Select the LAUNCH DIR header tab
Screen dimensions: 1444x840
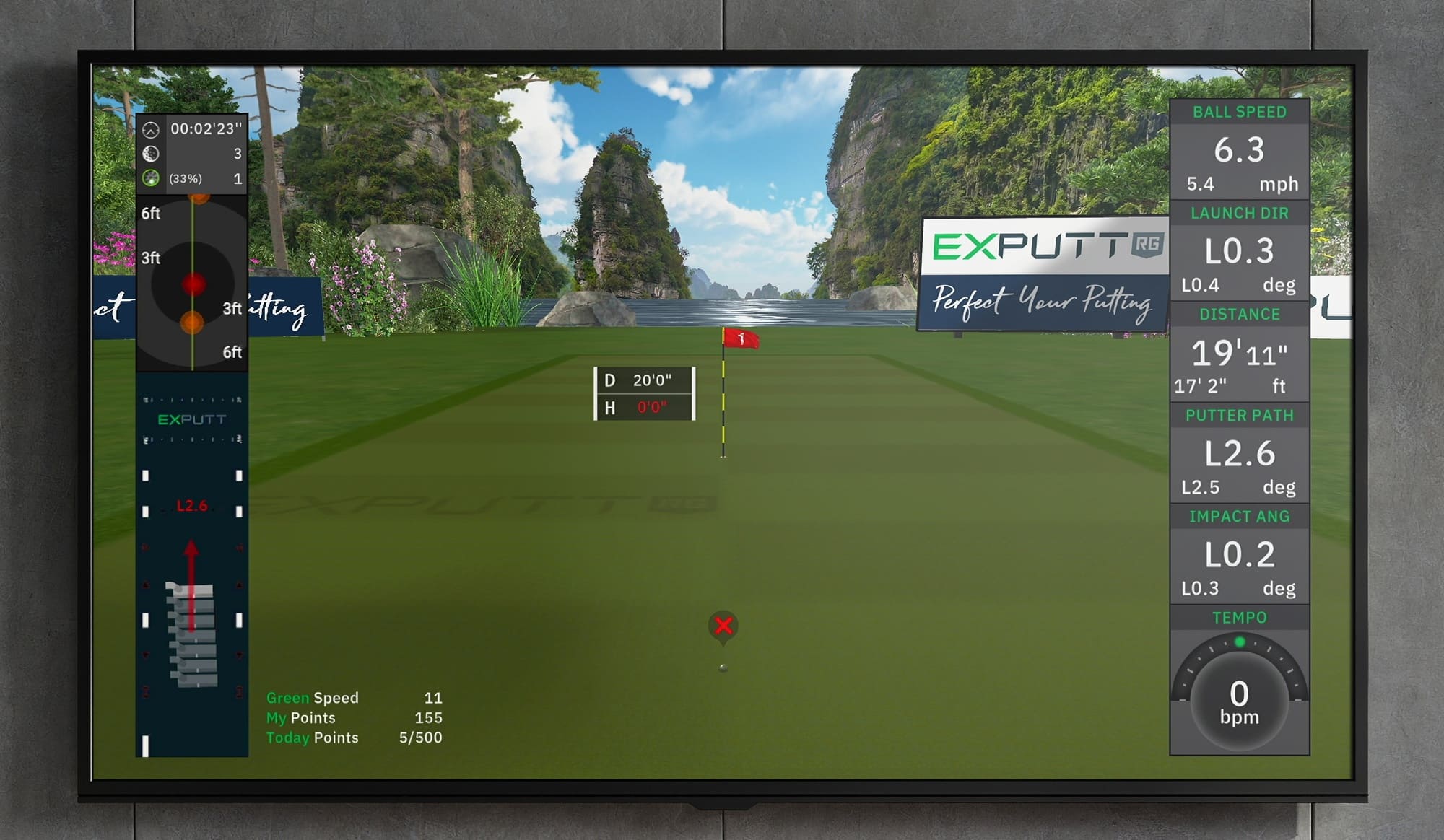tap(1239, 213)
